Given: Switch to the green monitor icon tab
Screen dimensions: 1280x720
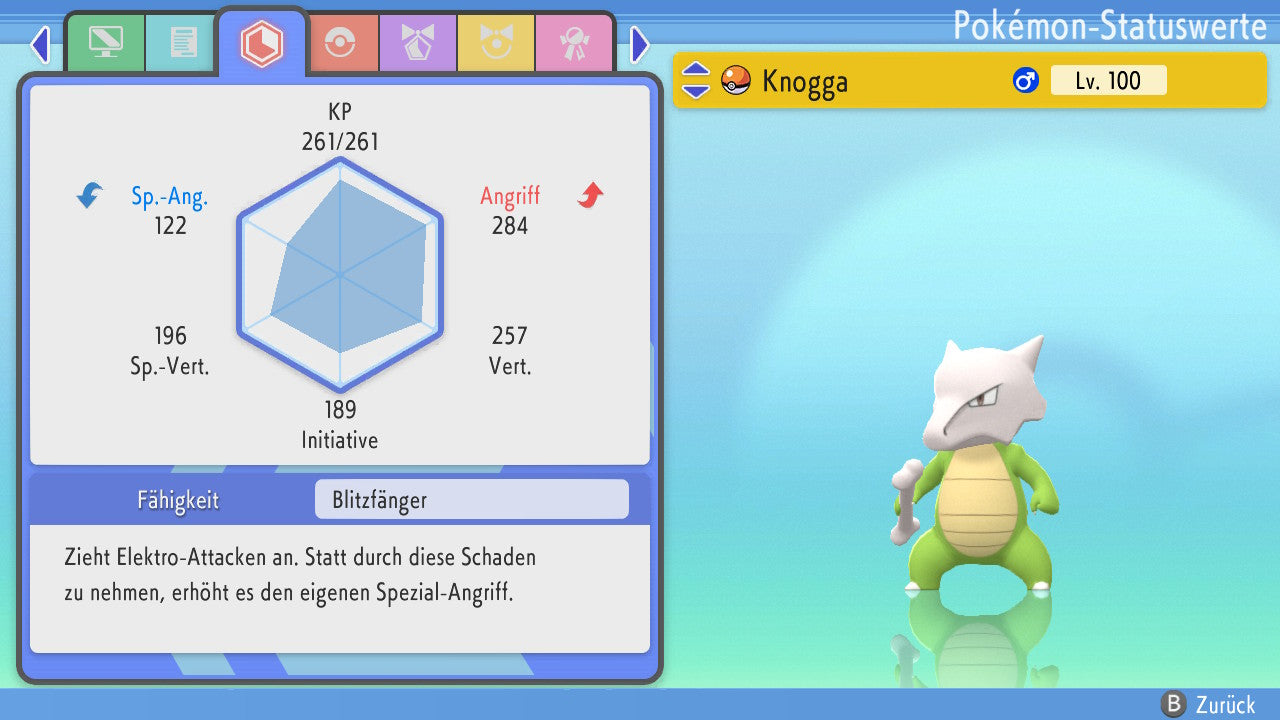Looking at the screenshot, I should point(106,43).
